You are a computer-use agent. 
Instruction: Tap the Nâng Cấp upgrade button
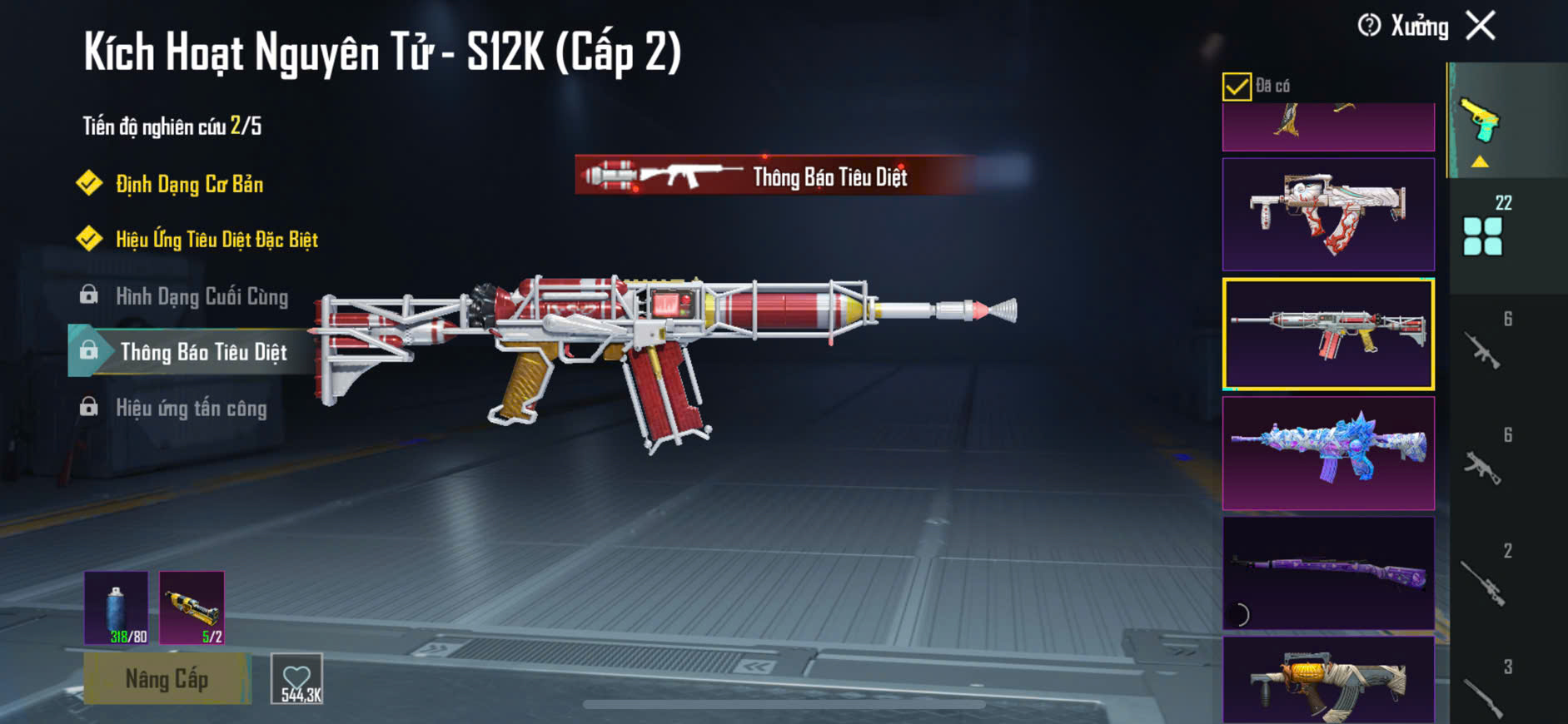167,679
